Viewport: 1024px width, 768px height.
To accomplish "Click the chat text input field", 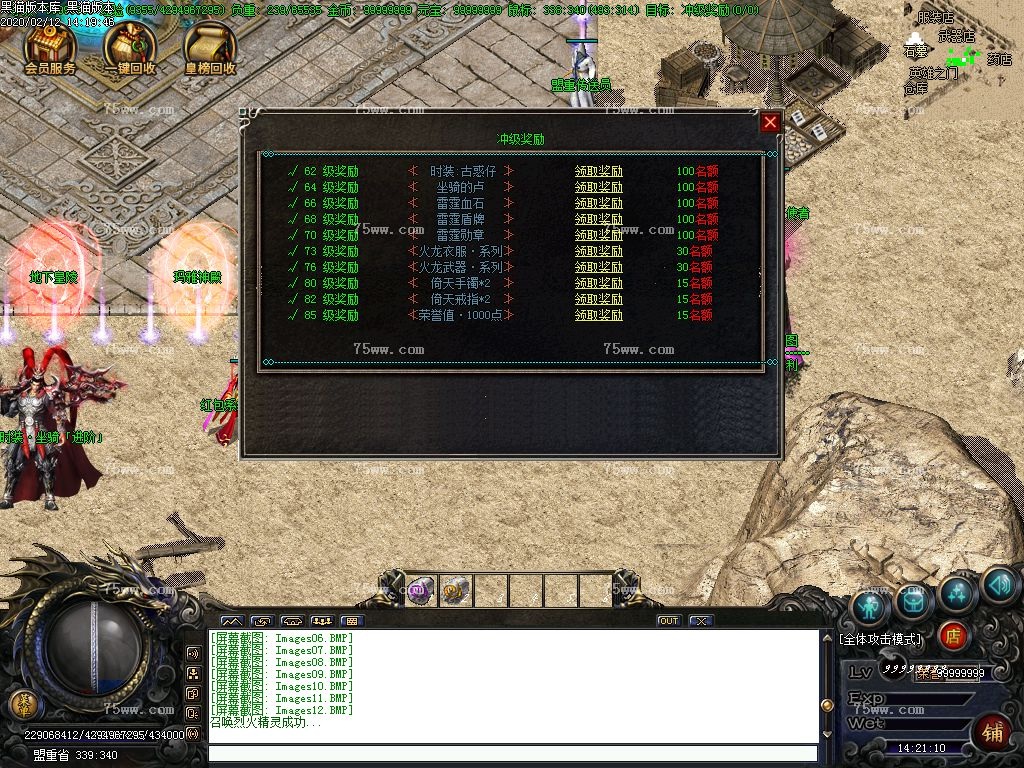I will [510, 753].
